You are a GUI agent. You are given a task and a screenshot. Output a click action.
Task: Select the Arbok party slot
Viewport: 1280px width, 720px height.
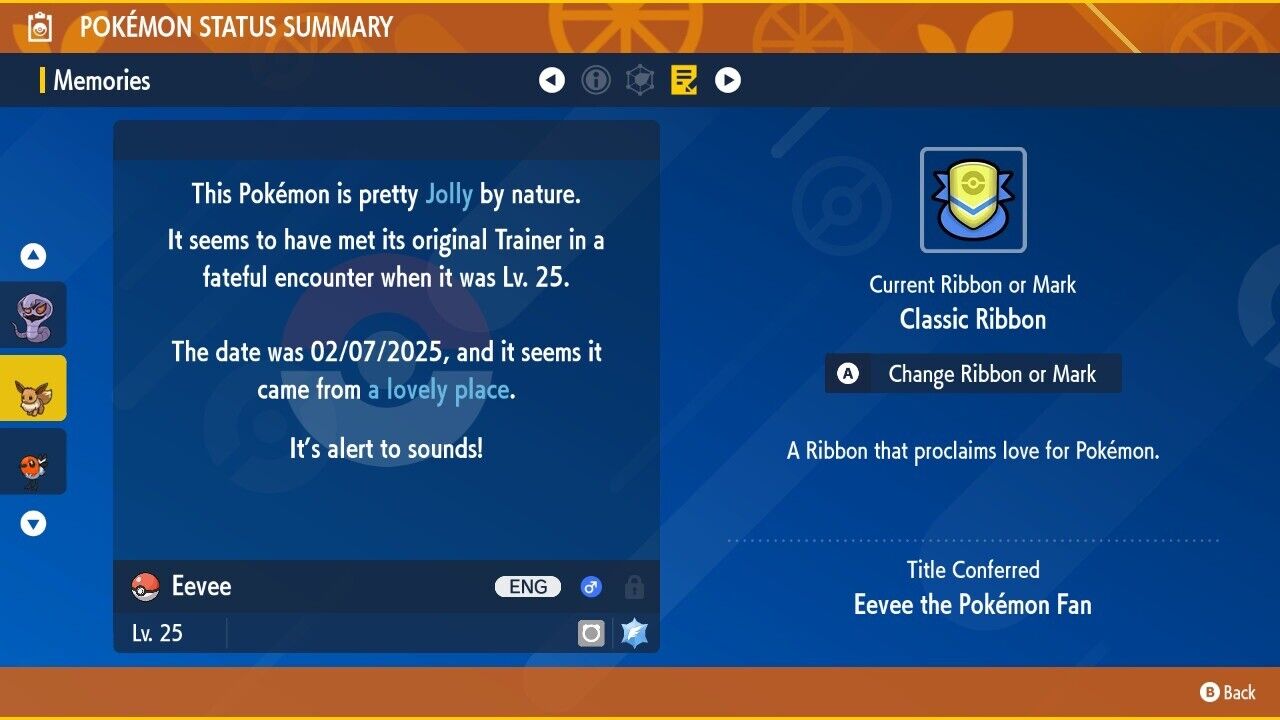33,315
